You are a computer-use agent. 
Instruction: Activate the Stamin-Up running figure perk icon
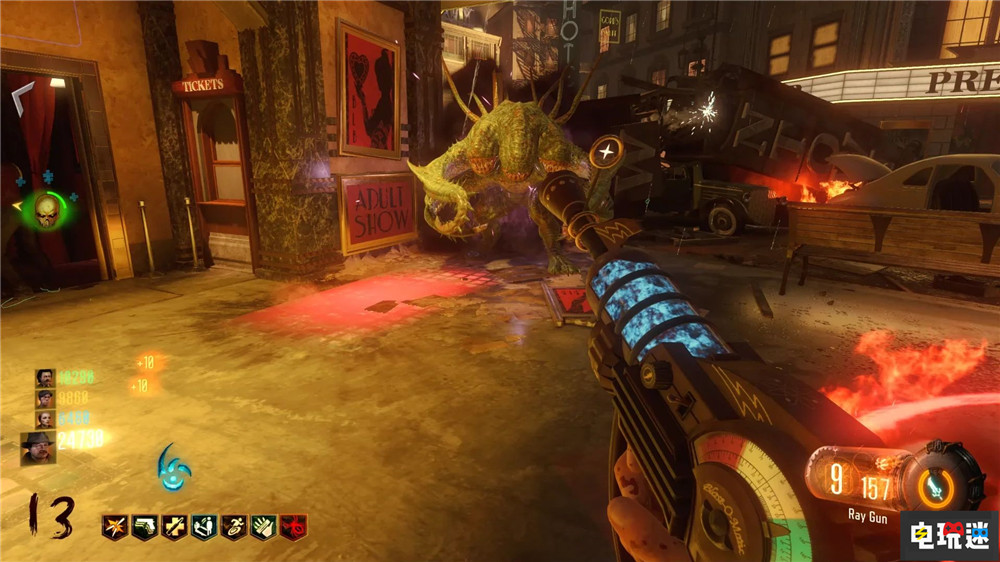(x=234, y=526)
